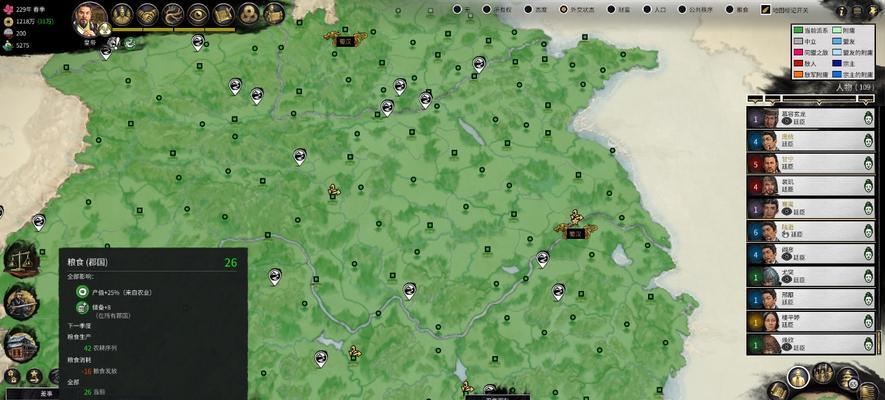Choose the 外交状态 map overlay
Screen dimensions: 885x400
563,9
